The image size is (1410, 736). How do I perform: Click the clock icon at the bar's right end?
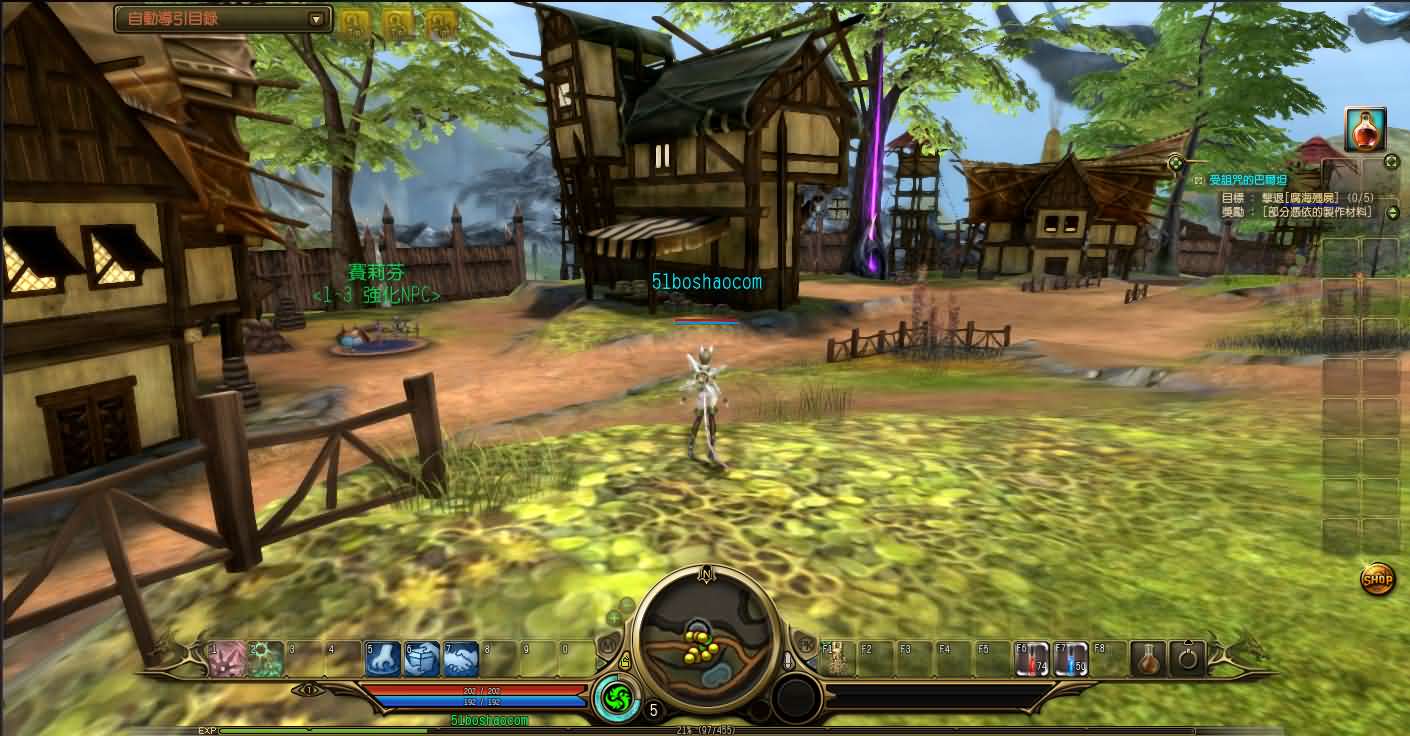1190,657
